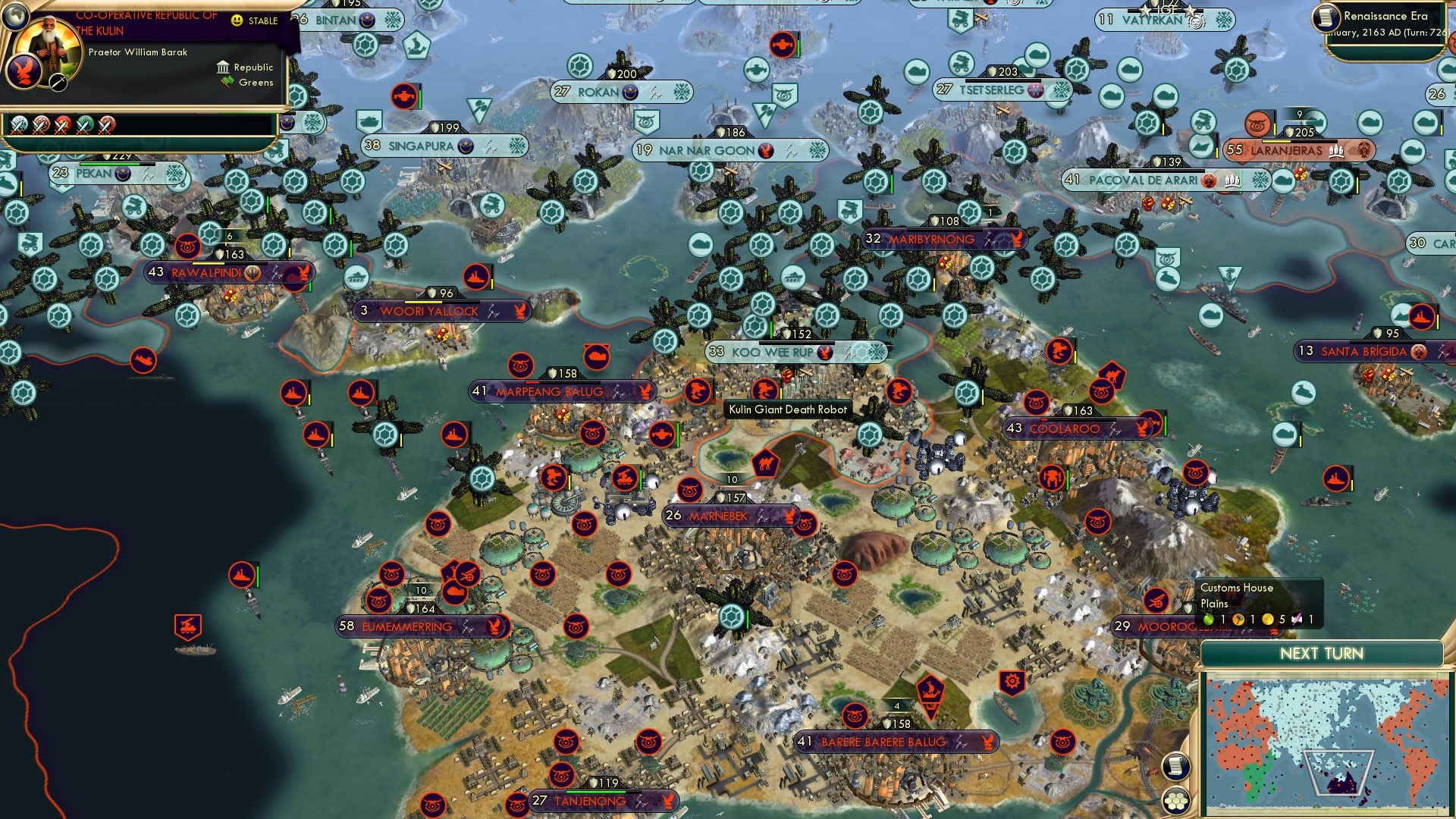Click the STABLE smiley-face happiness indicator
Viewport: 1456px width, 819px height.
coord(237,21)
